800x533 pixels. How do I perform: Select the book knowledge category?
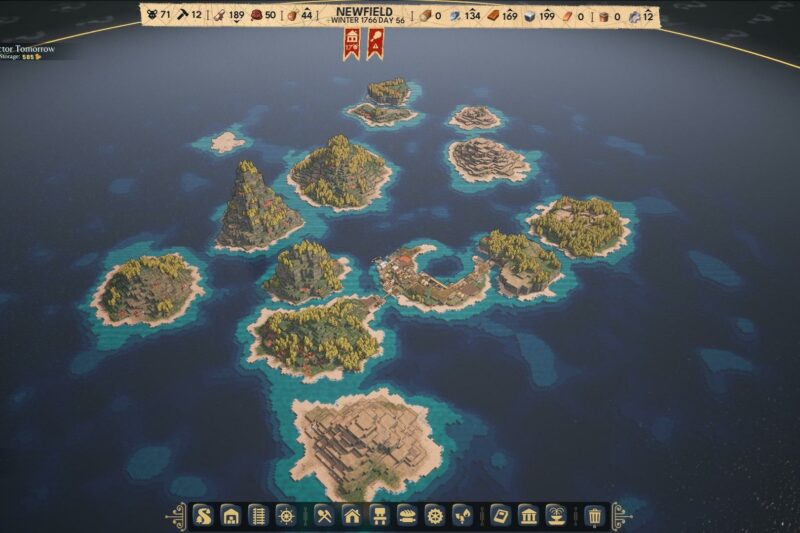click(x=502, y=516)
